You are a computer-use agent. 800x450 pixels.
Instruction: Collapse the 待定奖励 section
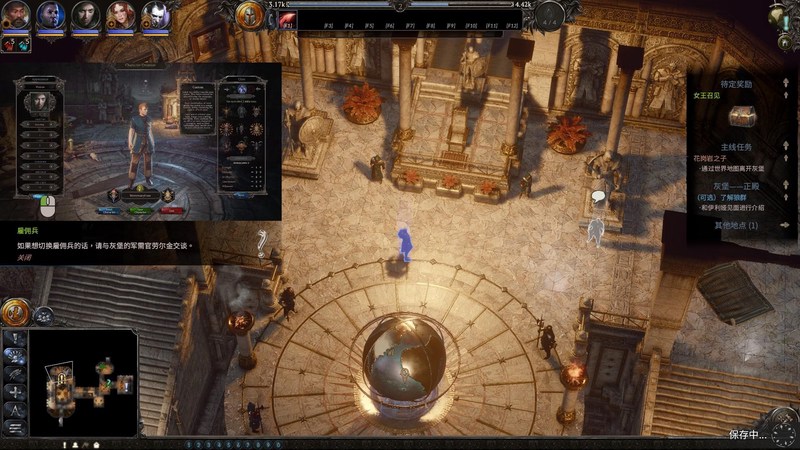coord(785,85)
